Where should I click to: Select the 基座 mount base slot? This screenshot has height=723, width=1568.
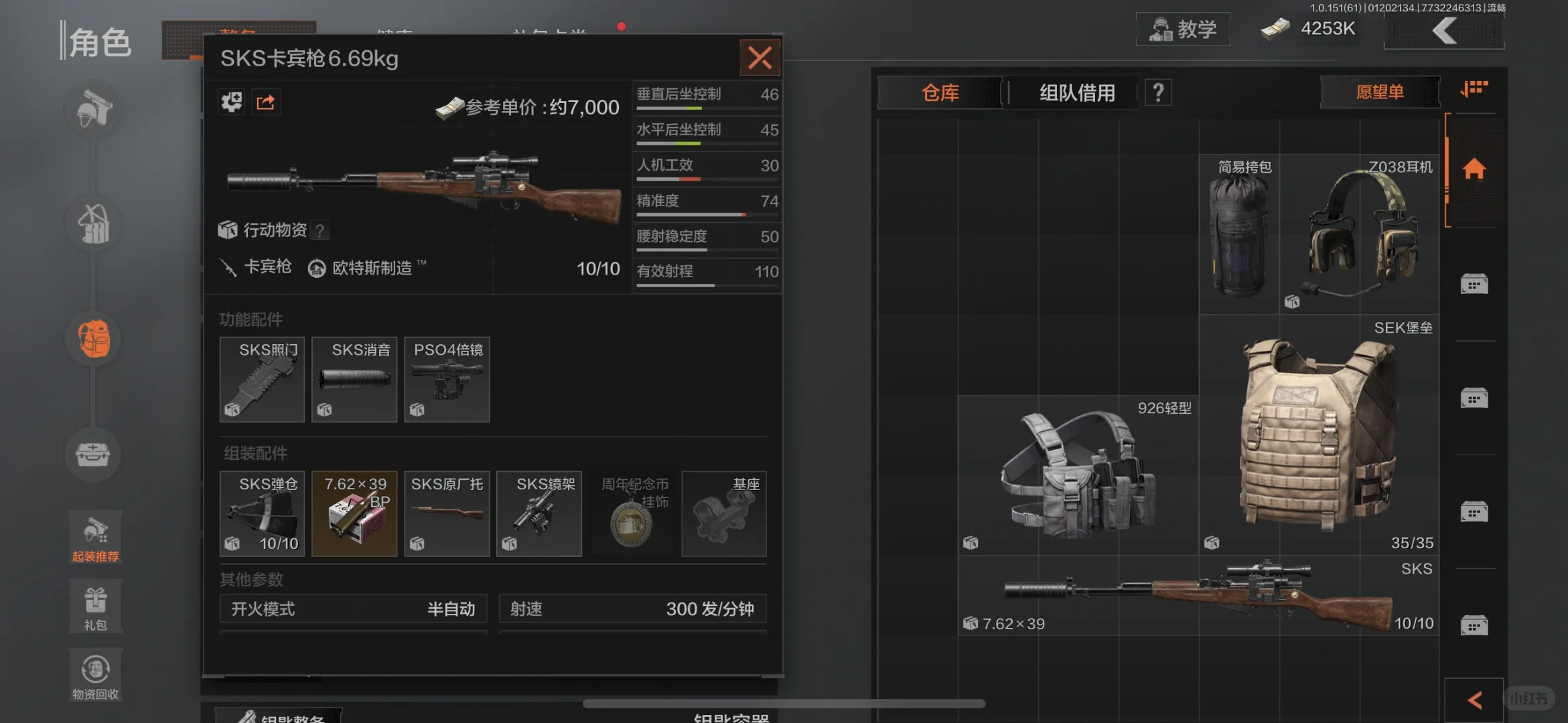[x=724, y=513]
